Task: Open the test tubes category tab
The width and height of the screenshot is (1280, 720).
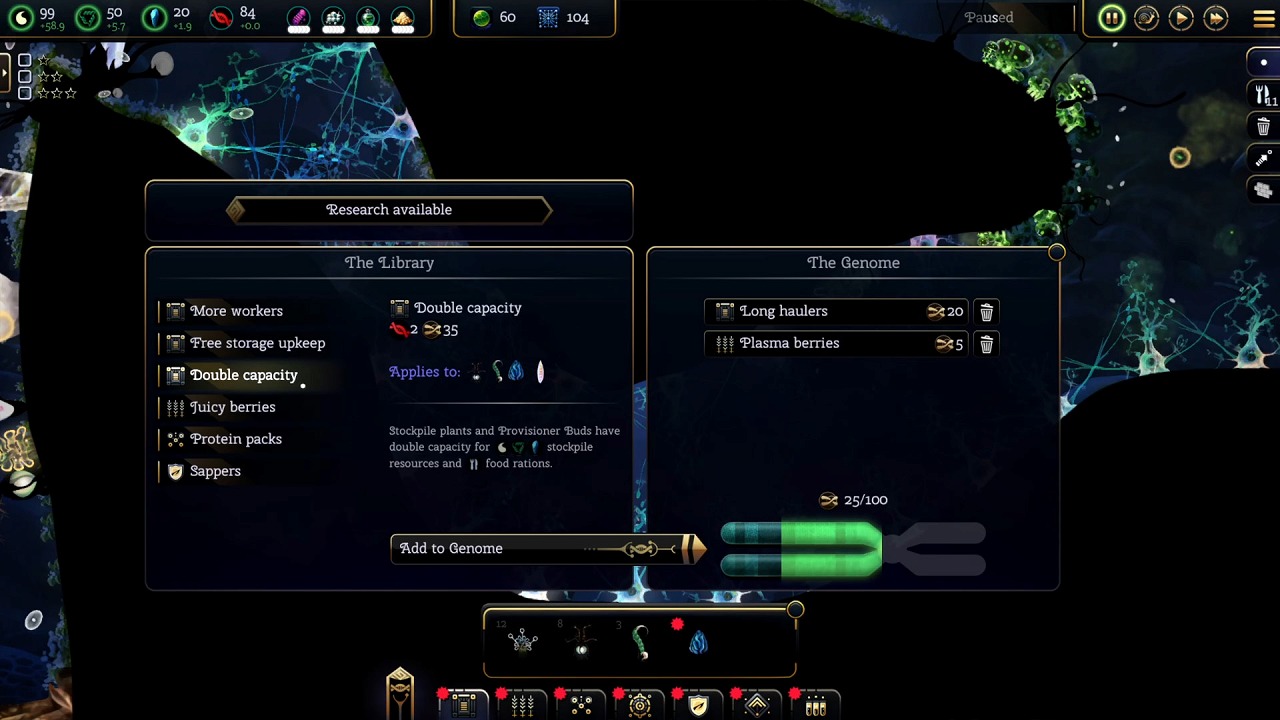Action: pyautogui.click(x=816, y=705)
